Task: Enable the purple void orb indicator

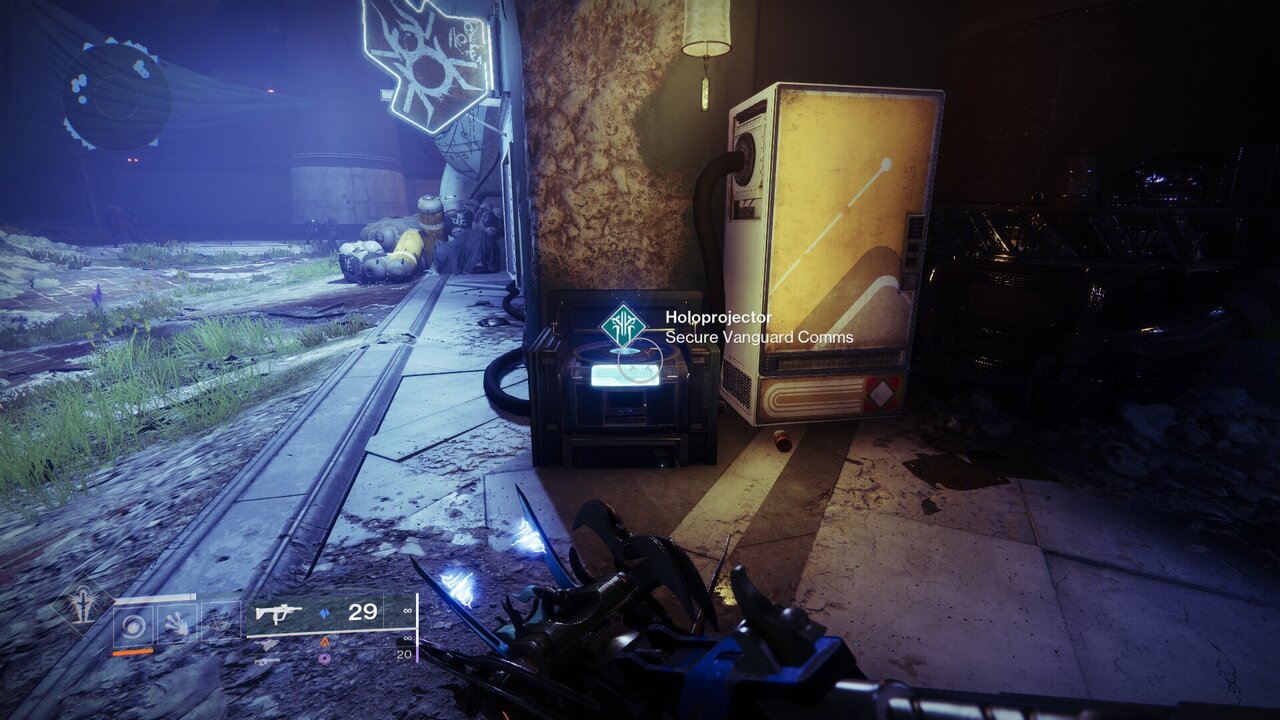Action: (x=324, y=658)
